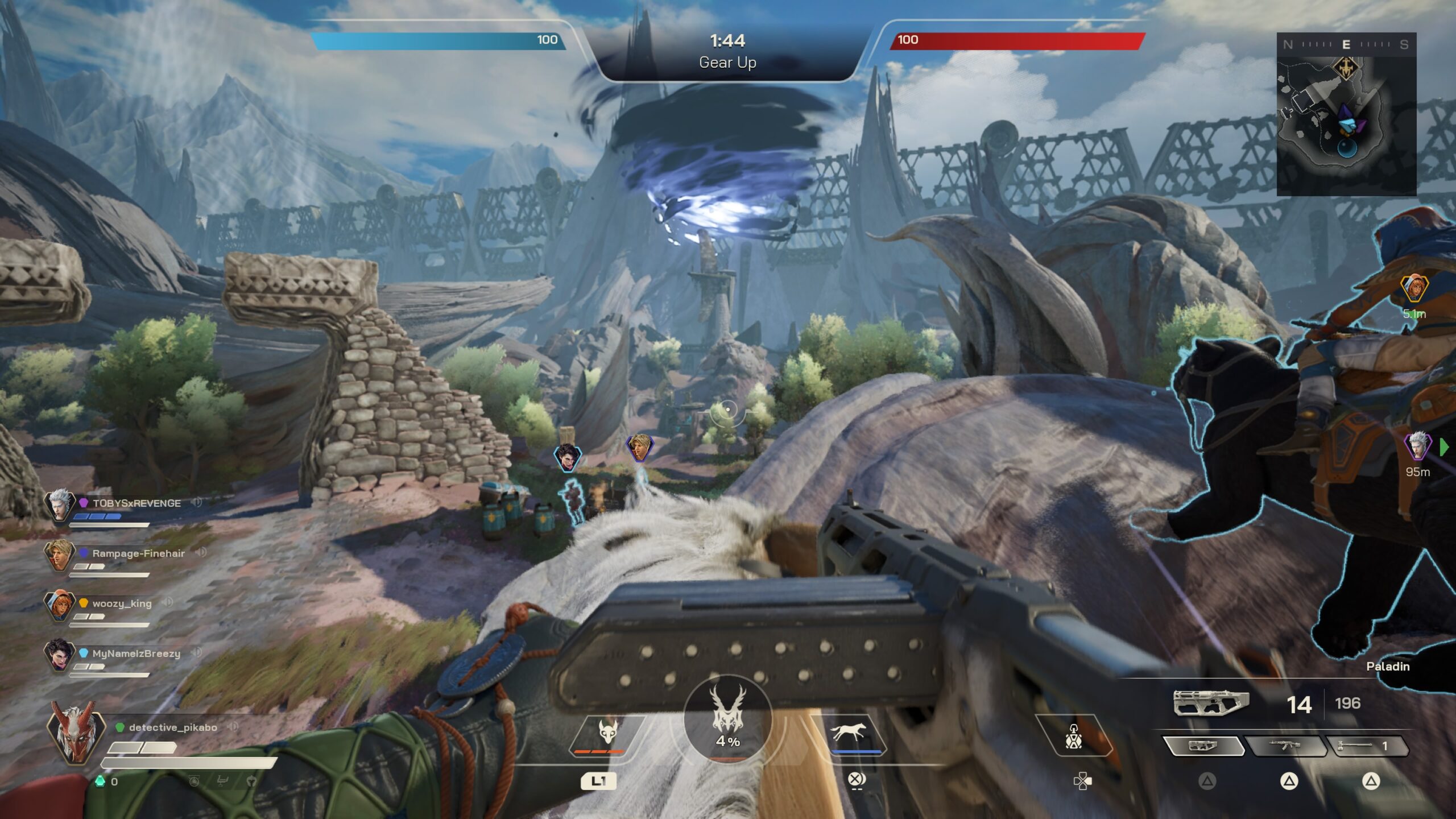The height and width of the screenshot is (819, 1456).
Task: Activate the fox skull tactical ability
Action: pos(607,734)
